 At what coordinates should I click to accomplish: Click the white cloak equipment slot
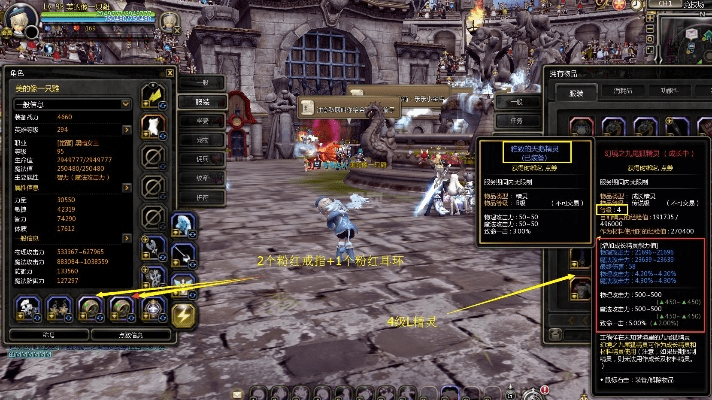click(152, 125)
